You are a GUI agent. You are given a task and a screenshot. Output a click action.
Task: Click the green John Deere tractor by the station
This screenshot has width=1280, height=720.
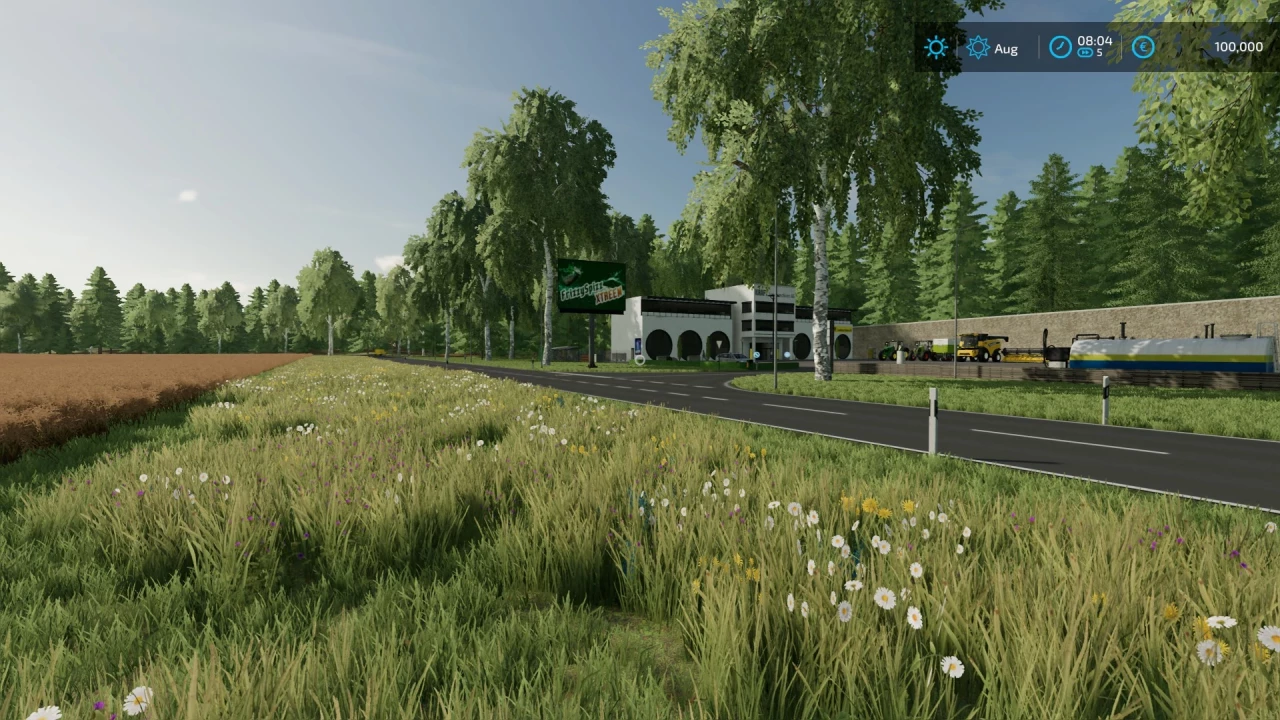point(891,352)
